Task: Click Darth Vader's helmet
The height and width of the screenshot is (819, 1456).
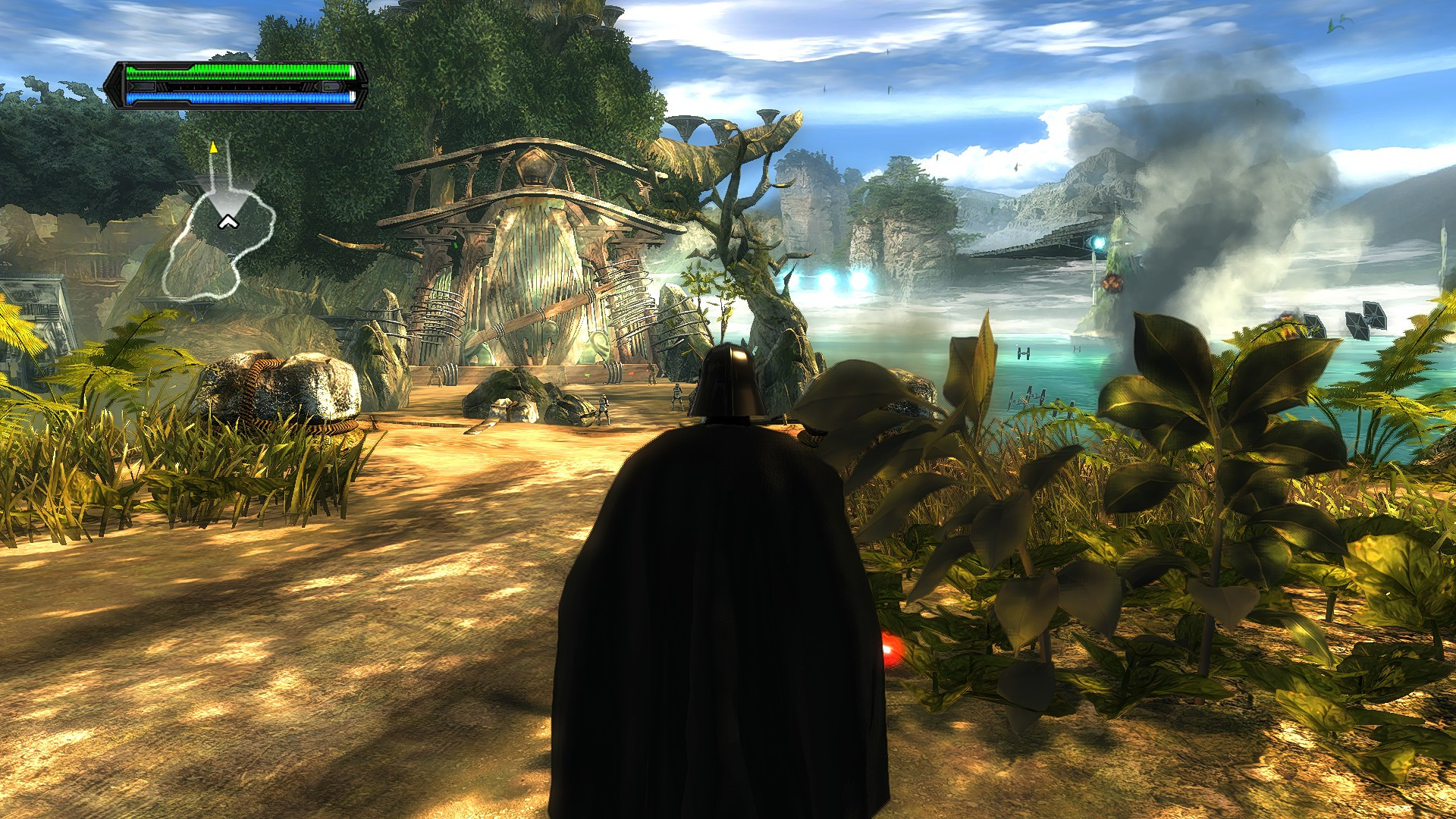Action: (726, 379)
